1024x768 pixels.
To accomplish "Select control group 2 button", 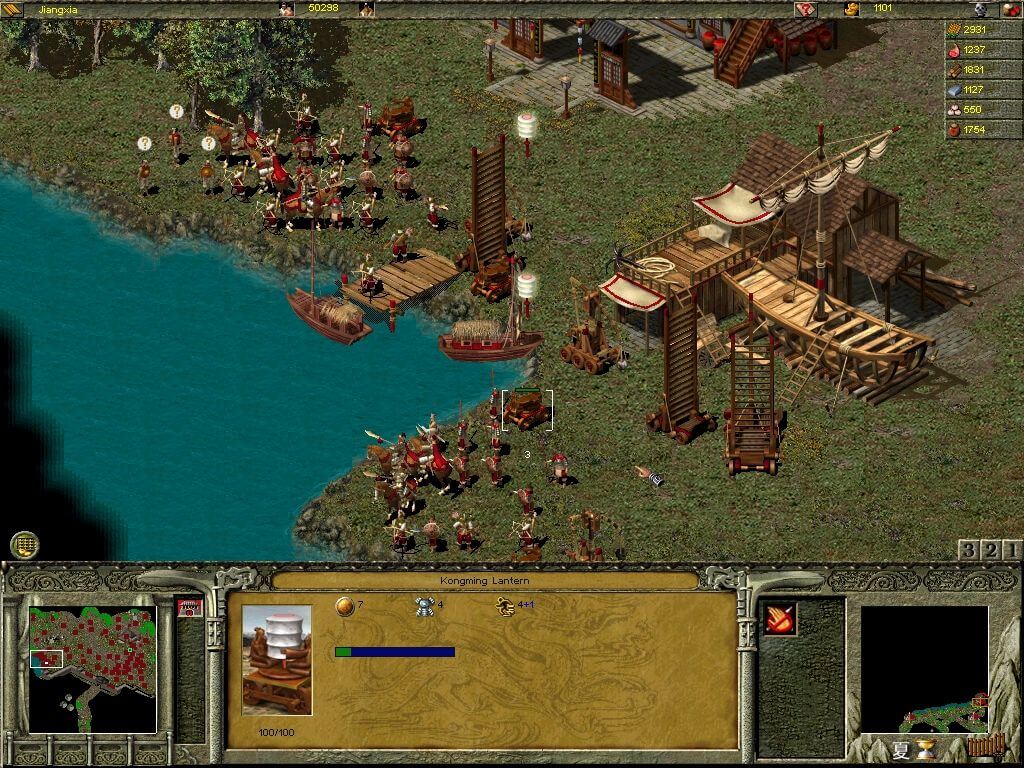I will point(990,550).
